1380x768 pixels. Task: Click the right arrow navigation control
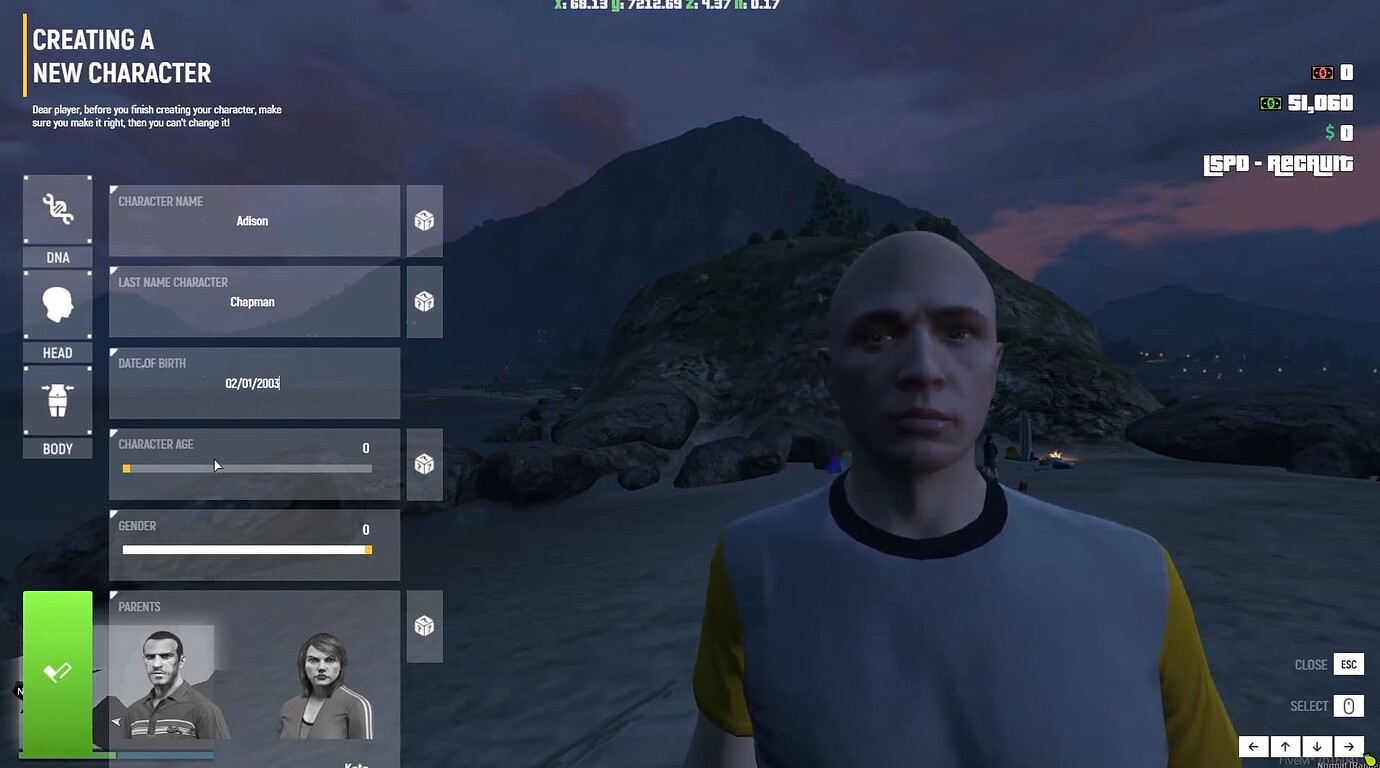(x=1349, y=746)
